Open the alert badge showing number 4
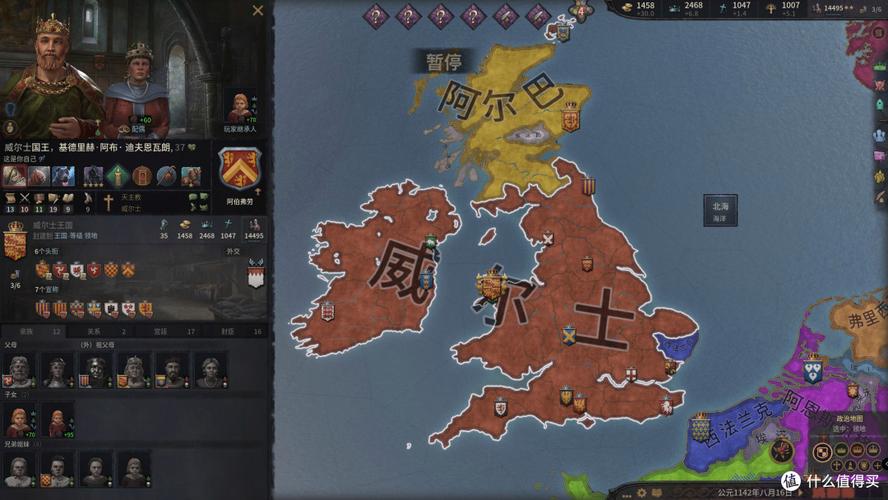Screen dimensions: 888x500 click(578, 12)
